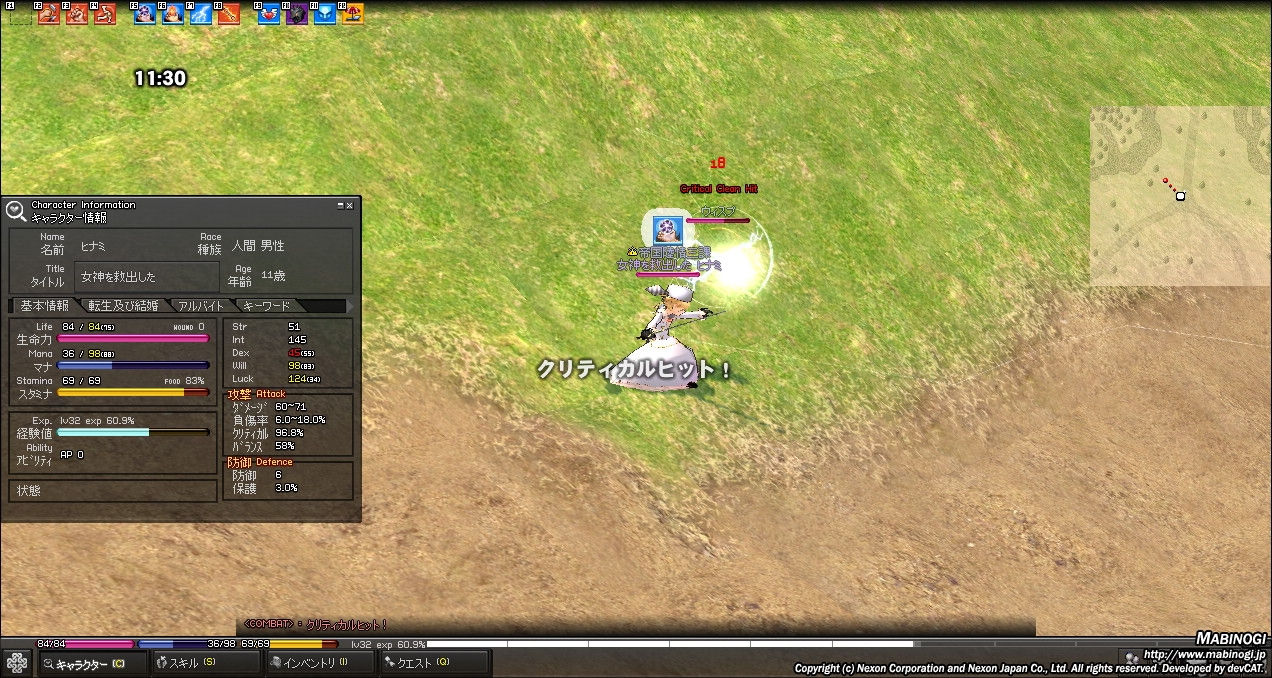Select the fist skill icon on F3
The image size is (1272, 678).
pyautogui.click(x=77, y=14)
